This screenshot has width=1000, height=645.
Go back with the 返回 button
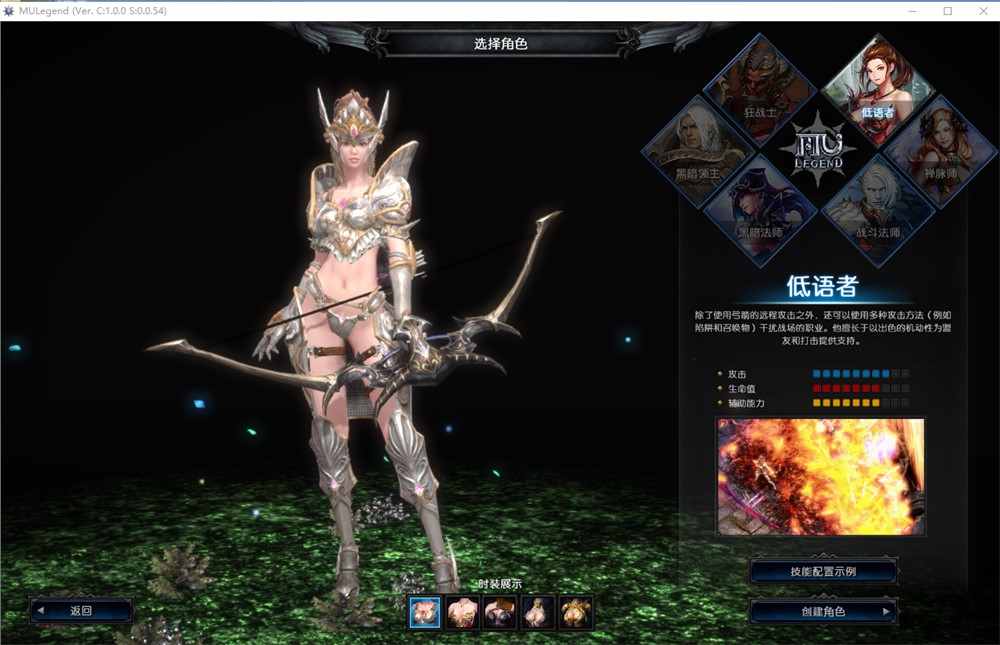point(81,610)
